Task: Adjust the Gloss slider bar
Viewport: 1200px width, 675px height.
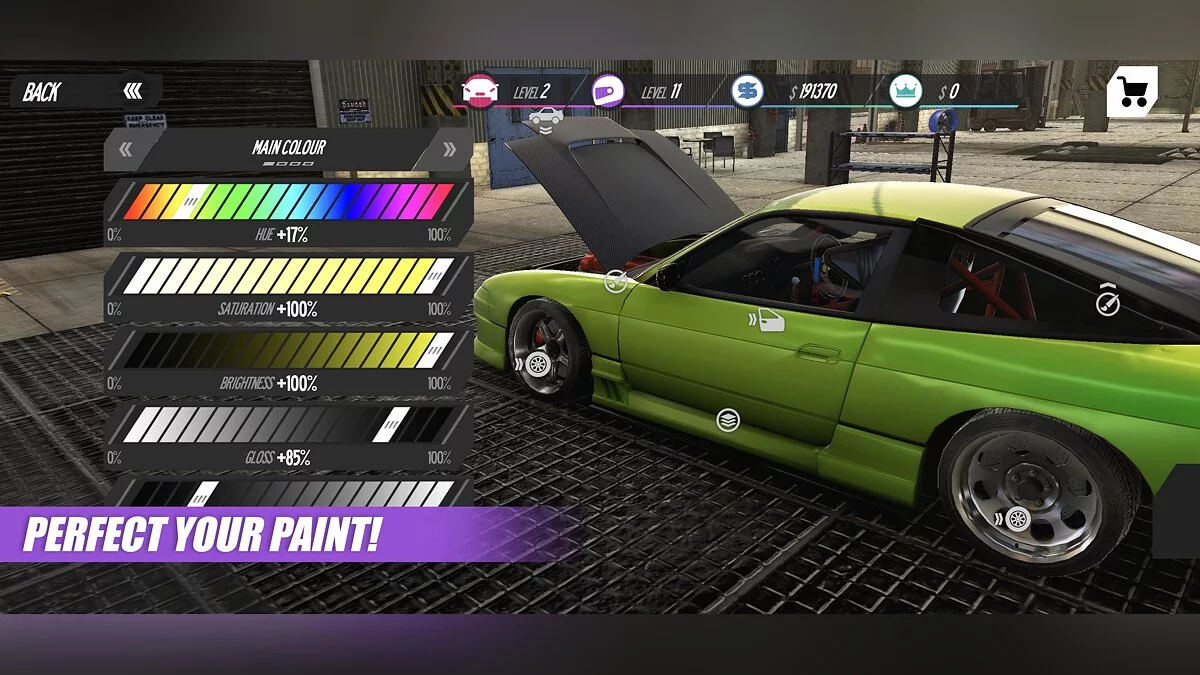Action: (x=288, y=424)
